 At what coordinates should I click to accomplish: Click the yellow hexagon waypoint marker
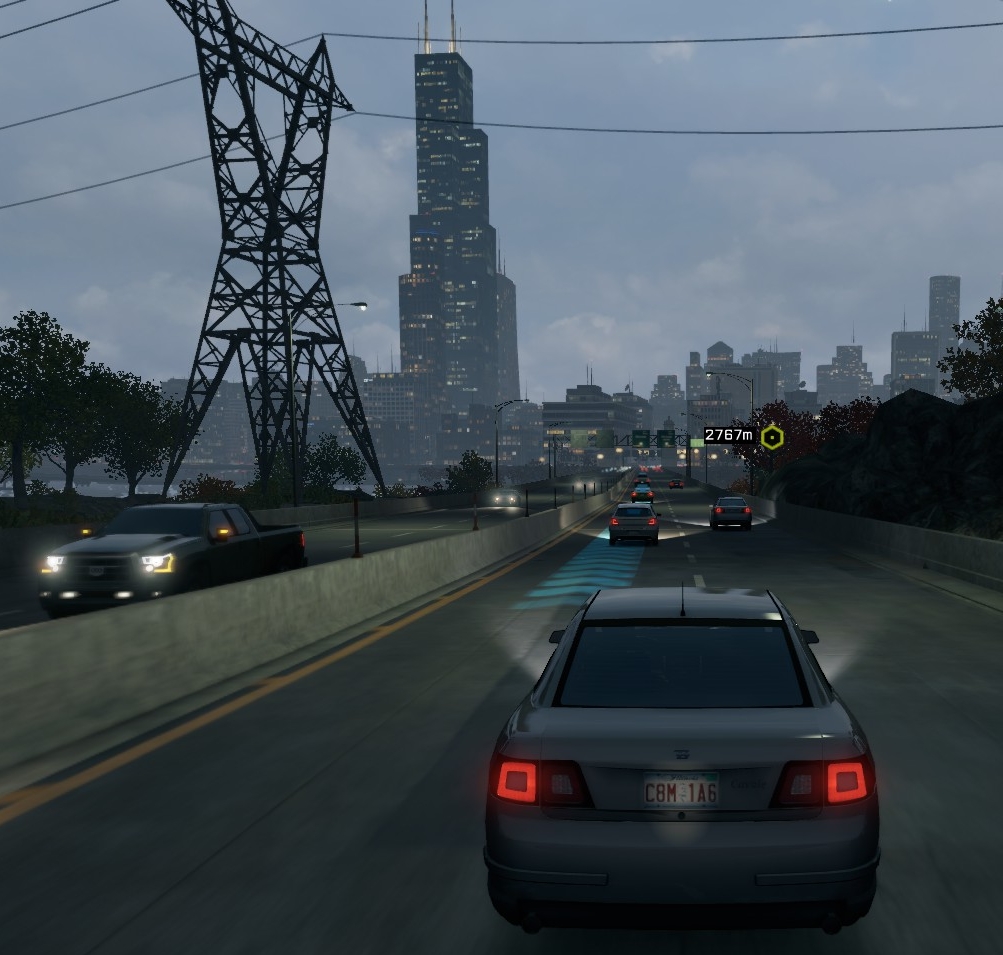pos(771,437)
